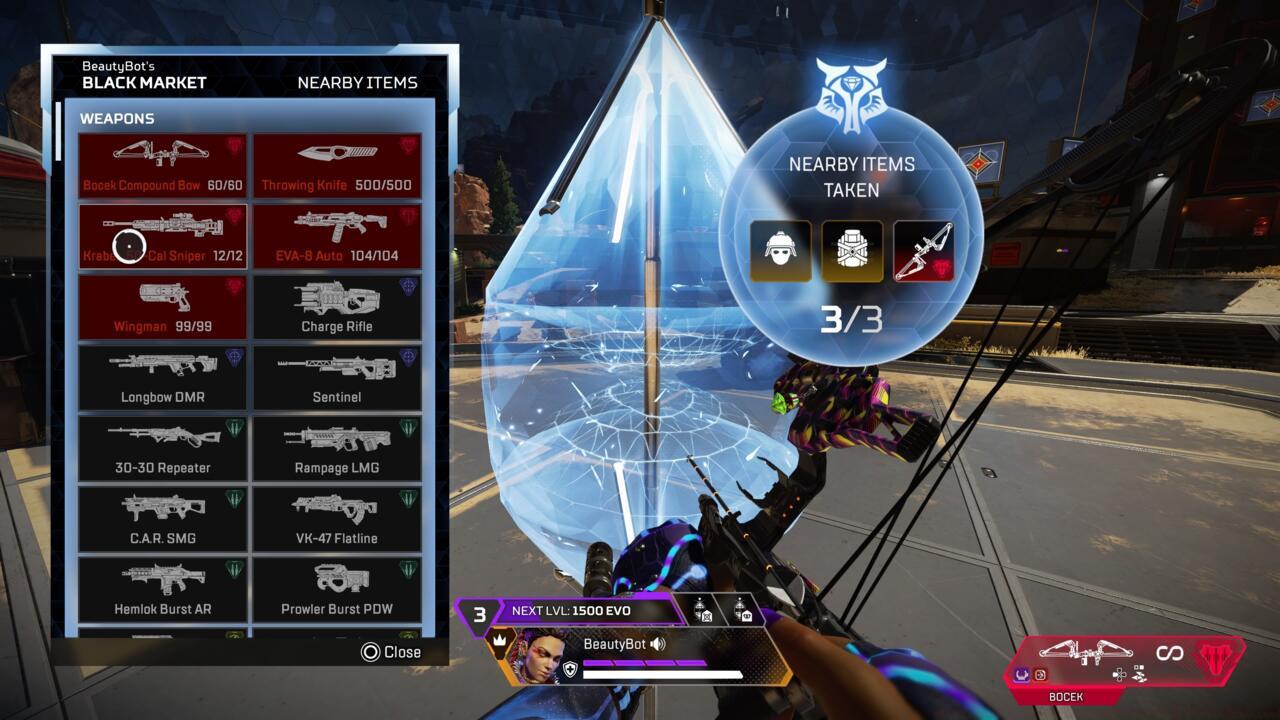Choose the C.A.R. SMG weapon
Viewport: 1280px width, 720px height.
(162, 518)
